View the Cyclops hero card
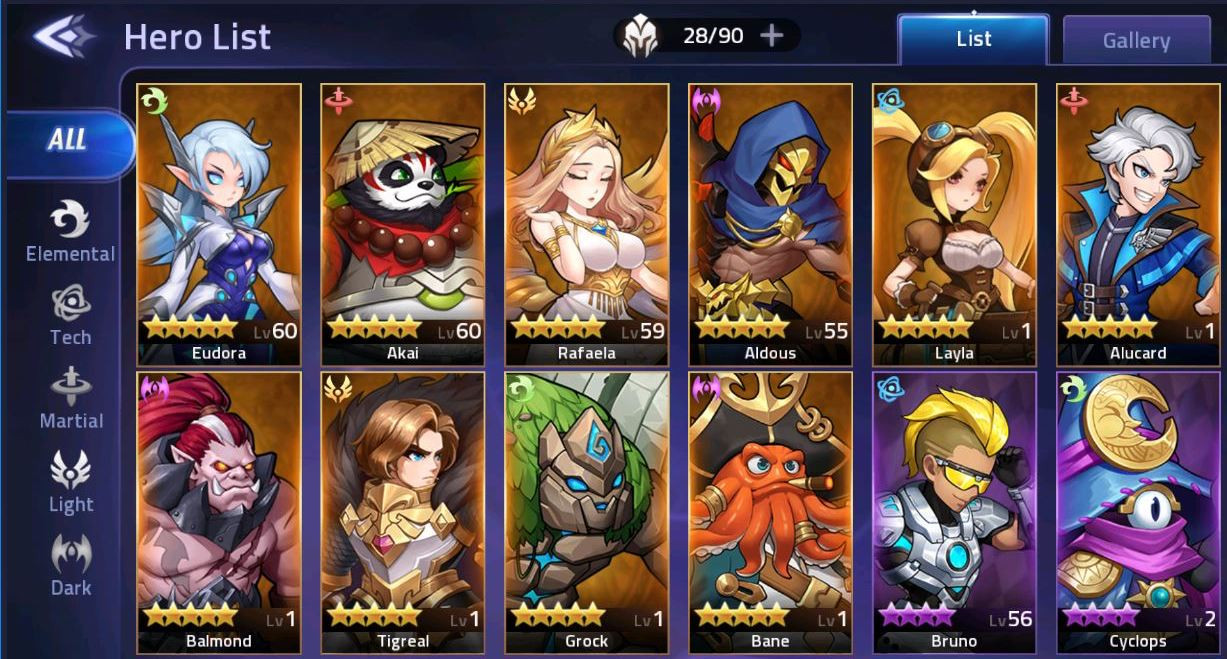The image size is (1227, 659). [x=1139, y=512]
